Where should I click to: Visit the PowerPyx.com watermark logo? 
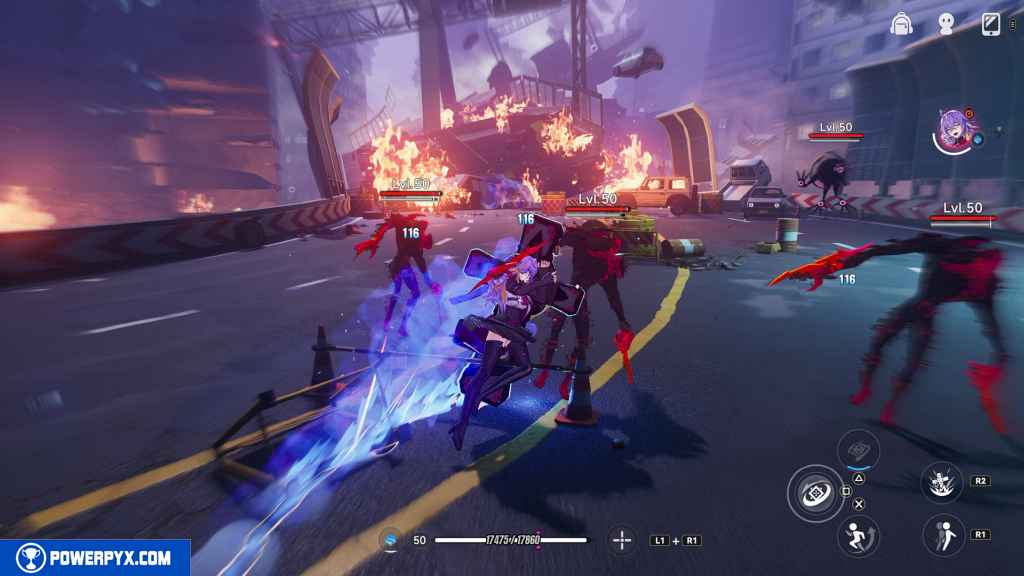pos(95,558)
